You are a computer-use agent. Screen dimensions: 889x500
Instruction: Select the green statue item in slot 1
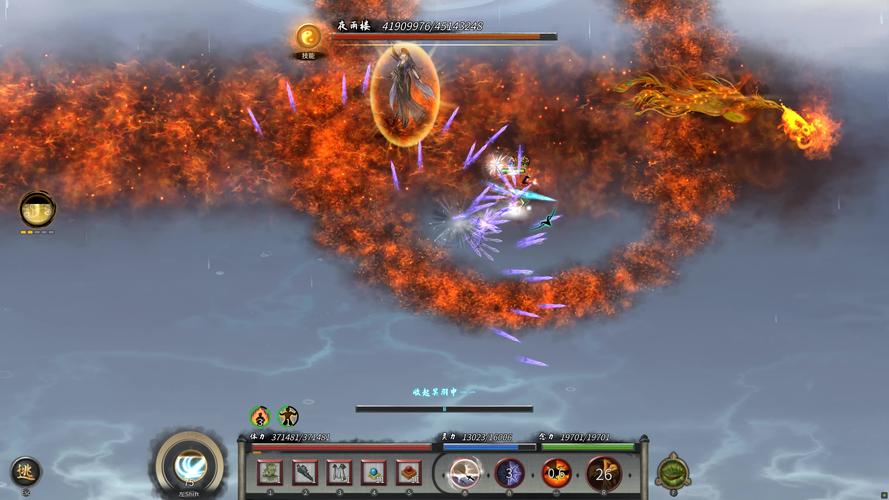270,472
